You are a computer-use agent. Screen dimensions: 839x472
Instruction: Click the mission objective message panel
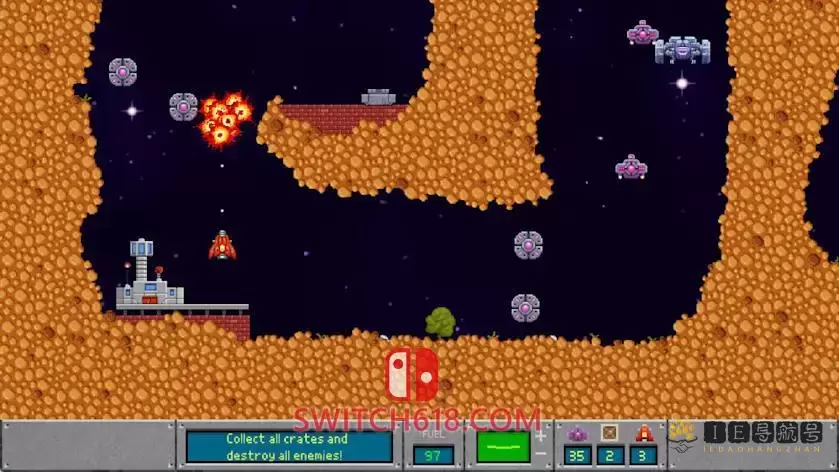pos(288,446)
